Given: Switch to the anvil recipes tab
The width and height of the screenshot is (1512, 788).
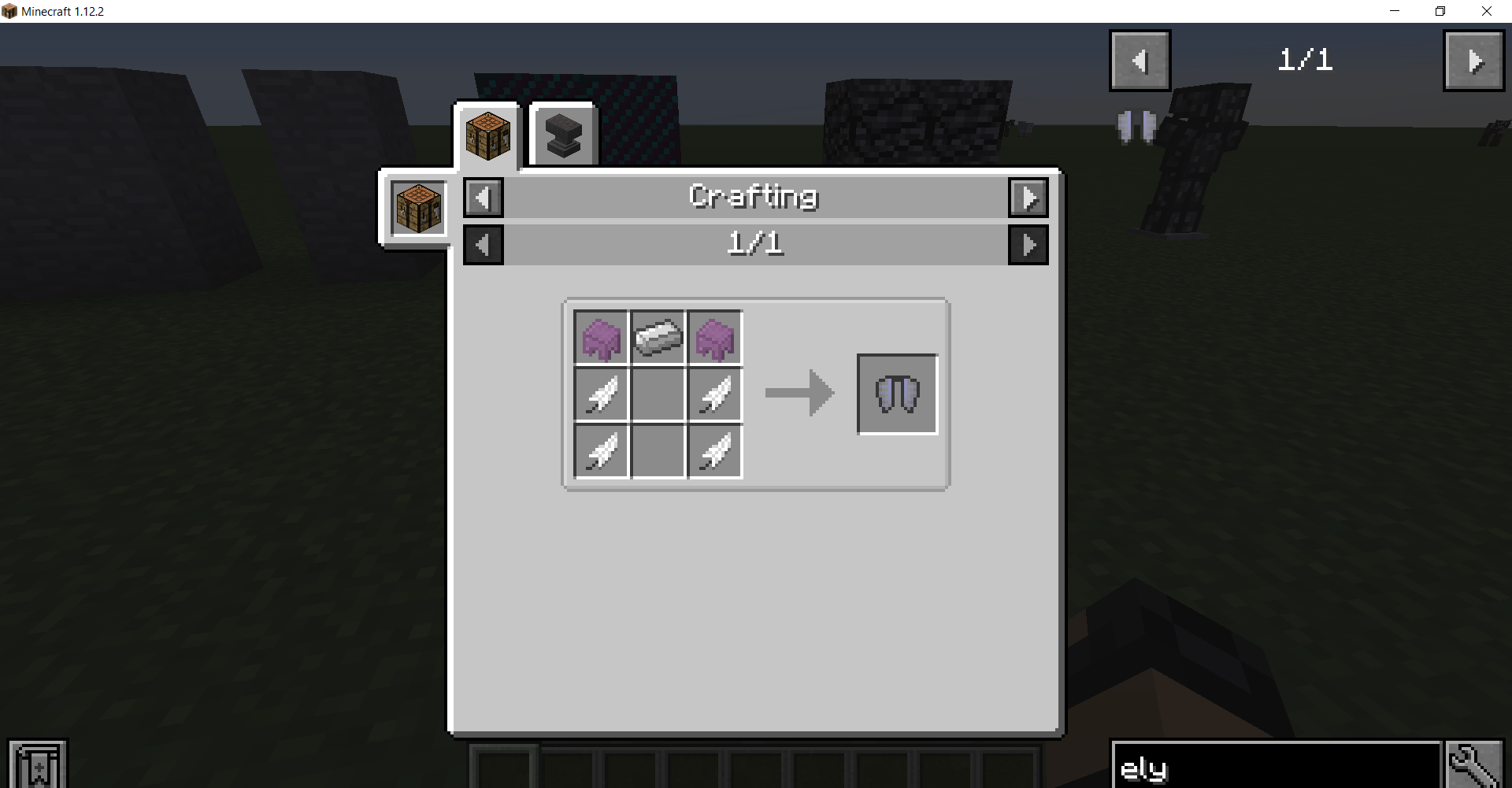Looking at the screenshot, I should [562, 132].
